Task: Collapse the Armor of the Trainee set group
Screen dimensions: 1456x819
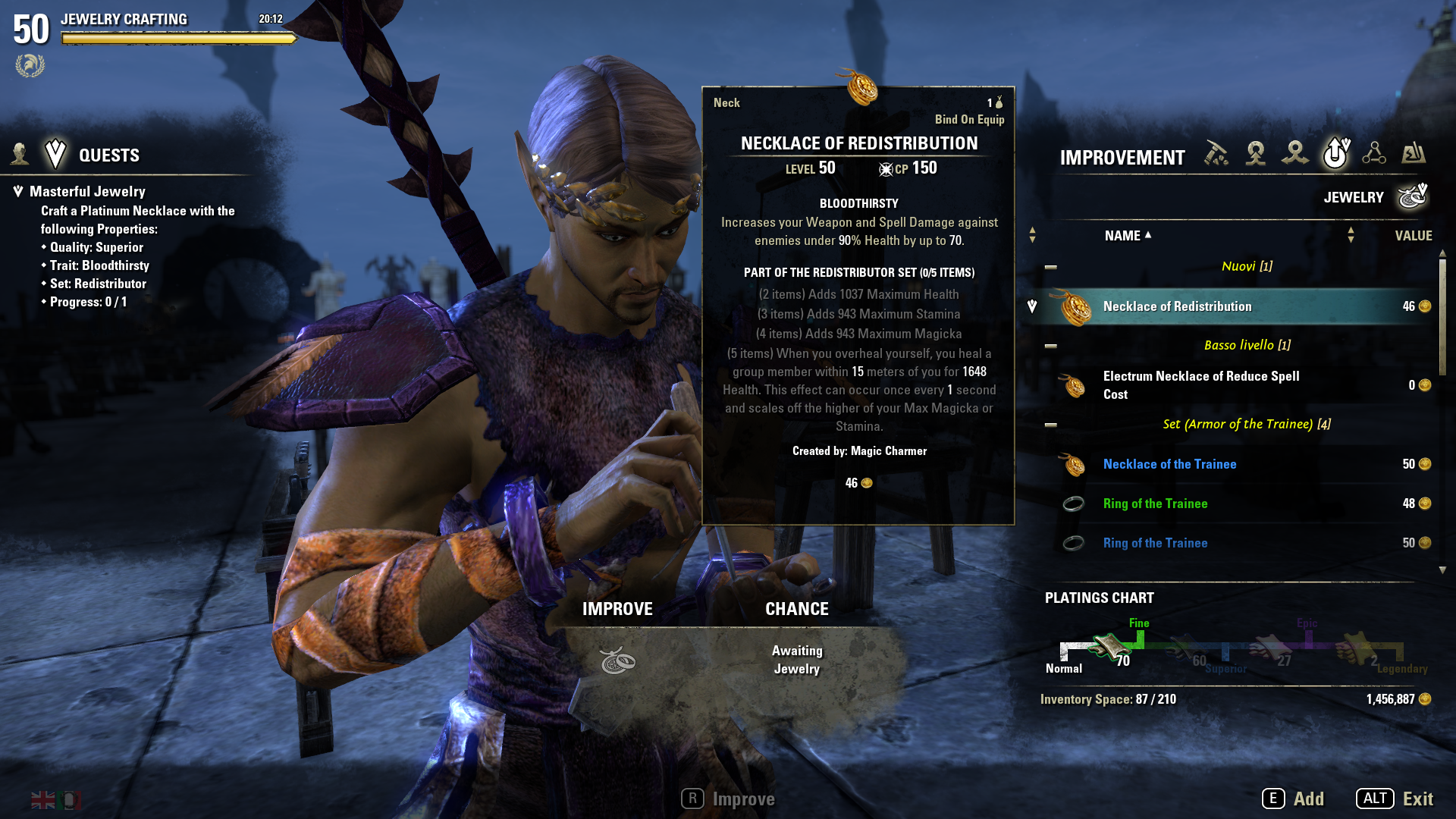Action: pos(1051,425)
